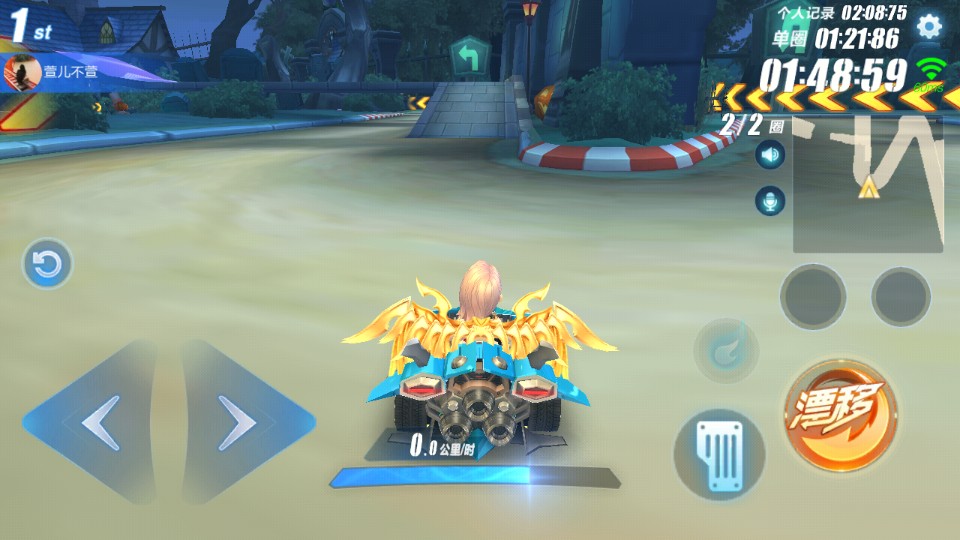The height and width of the screenshot is (540, 960).
Task: Steer right with the right arrow
Action: click(x=240, y=423)
